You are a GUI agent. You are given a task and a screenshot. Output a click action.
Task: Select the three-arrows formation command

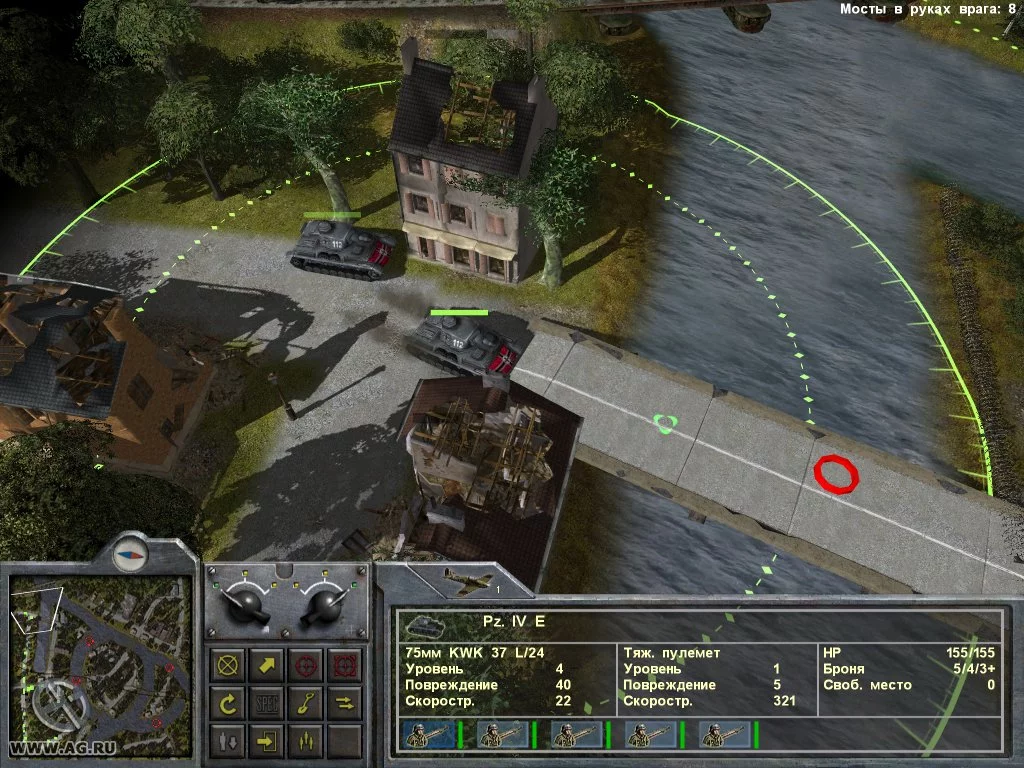pos(305,742)
